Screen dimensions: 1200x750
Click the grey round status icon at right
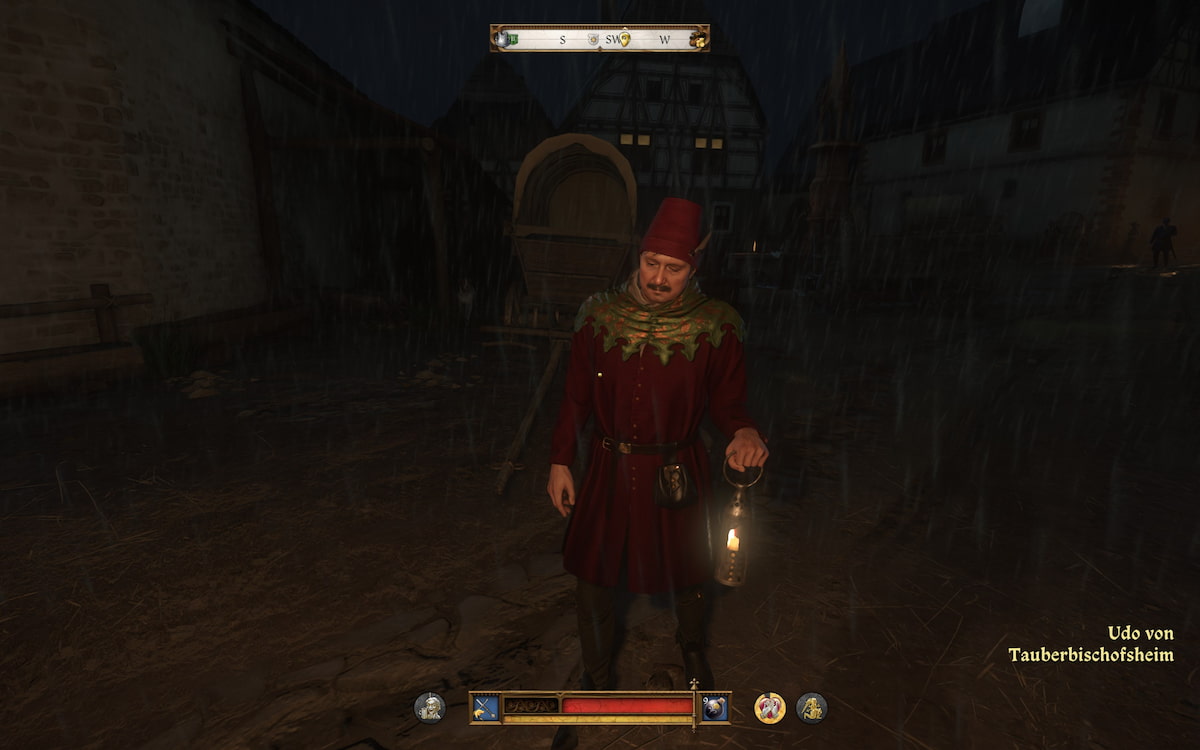(x=811, y=707)
